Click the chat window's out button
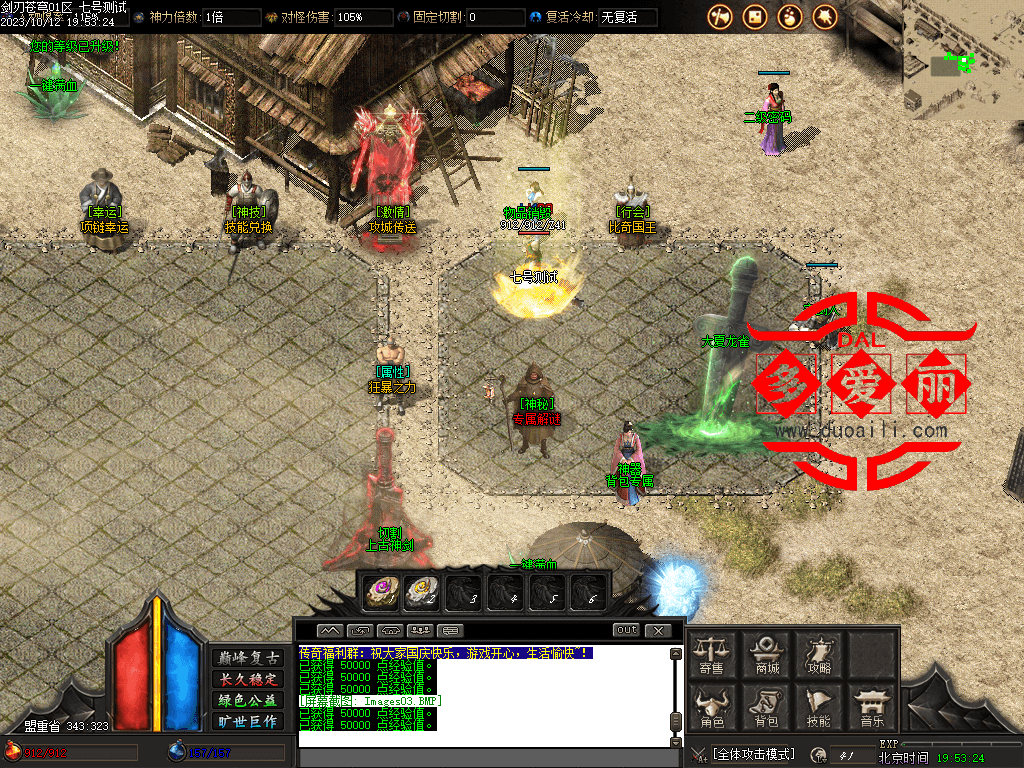 click(626, 630)
